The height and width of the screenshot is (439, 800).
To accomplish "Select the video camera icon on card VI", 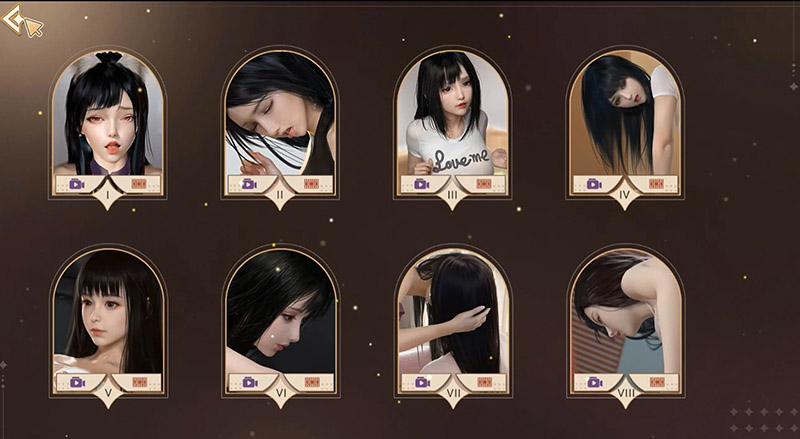I will pos(248,382).
